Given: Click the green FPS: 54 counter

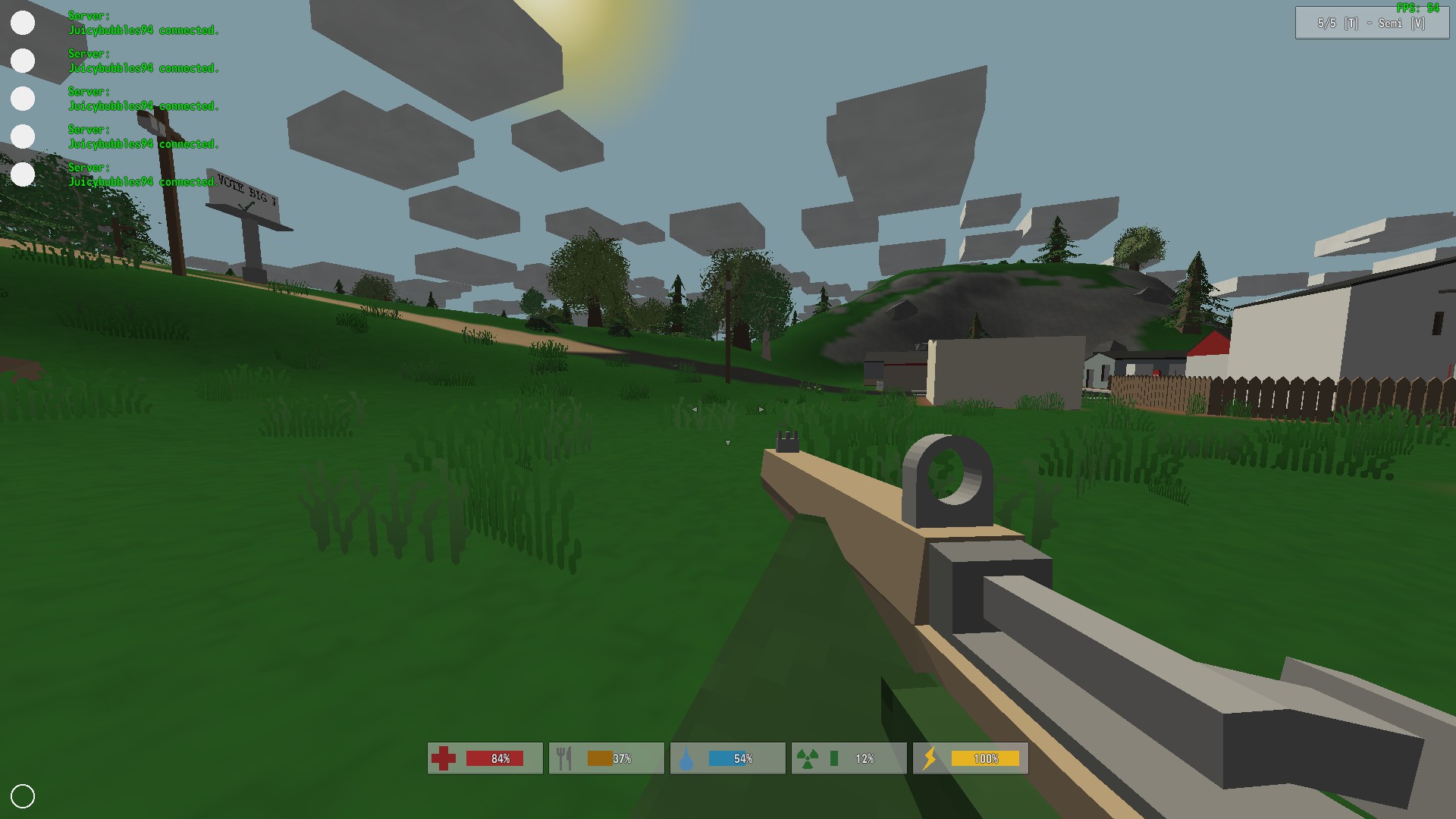Looking at the screenshot, I should (1417, 8).
